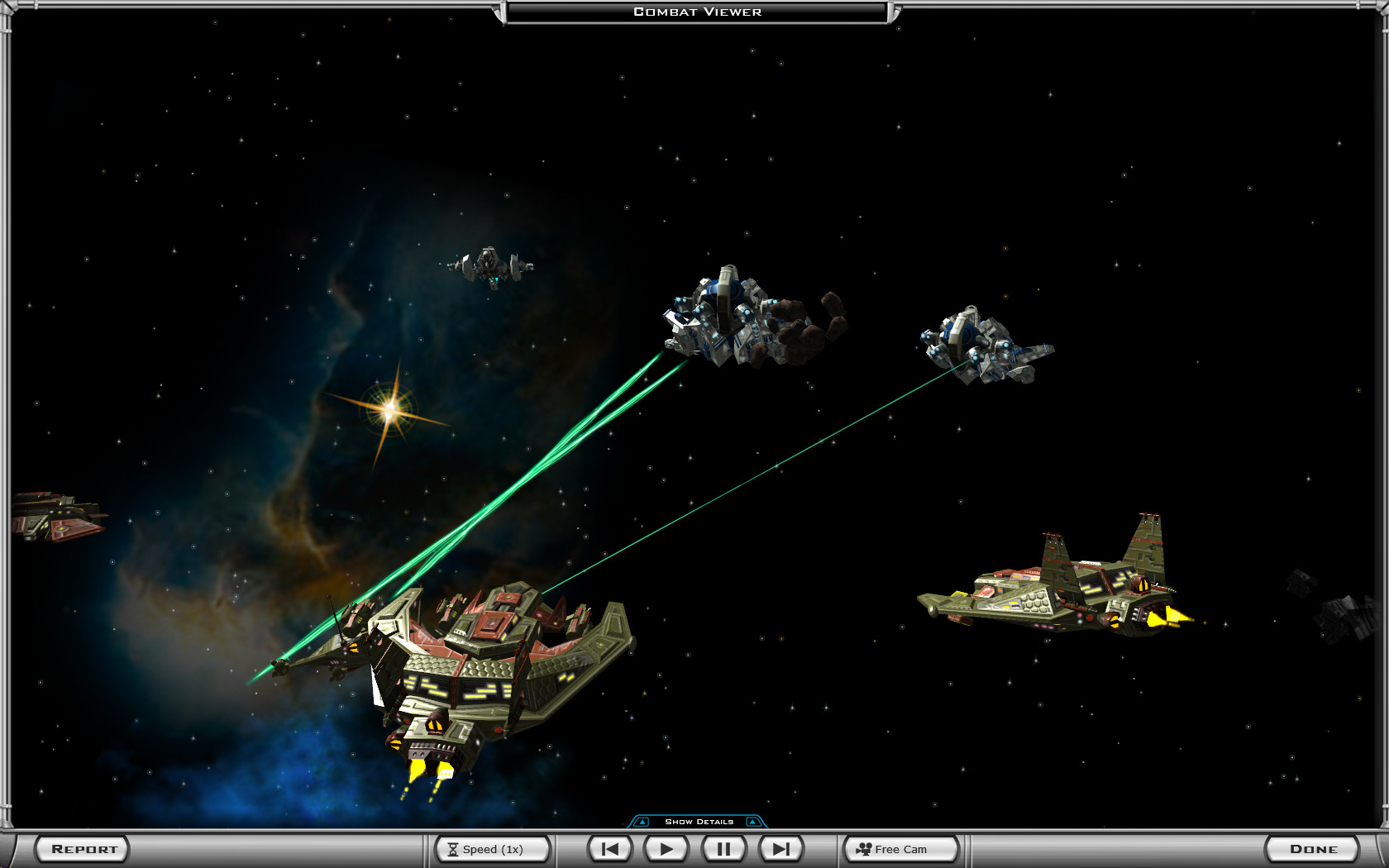
Task: Skip back to start of combat
Action: coord(610,849)
